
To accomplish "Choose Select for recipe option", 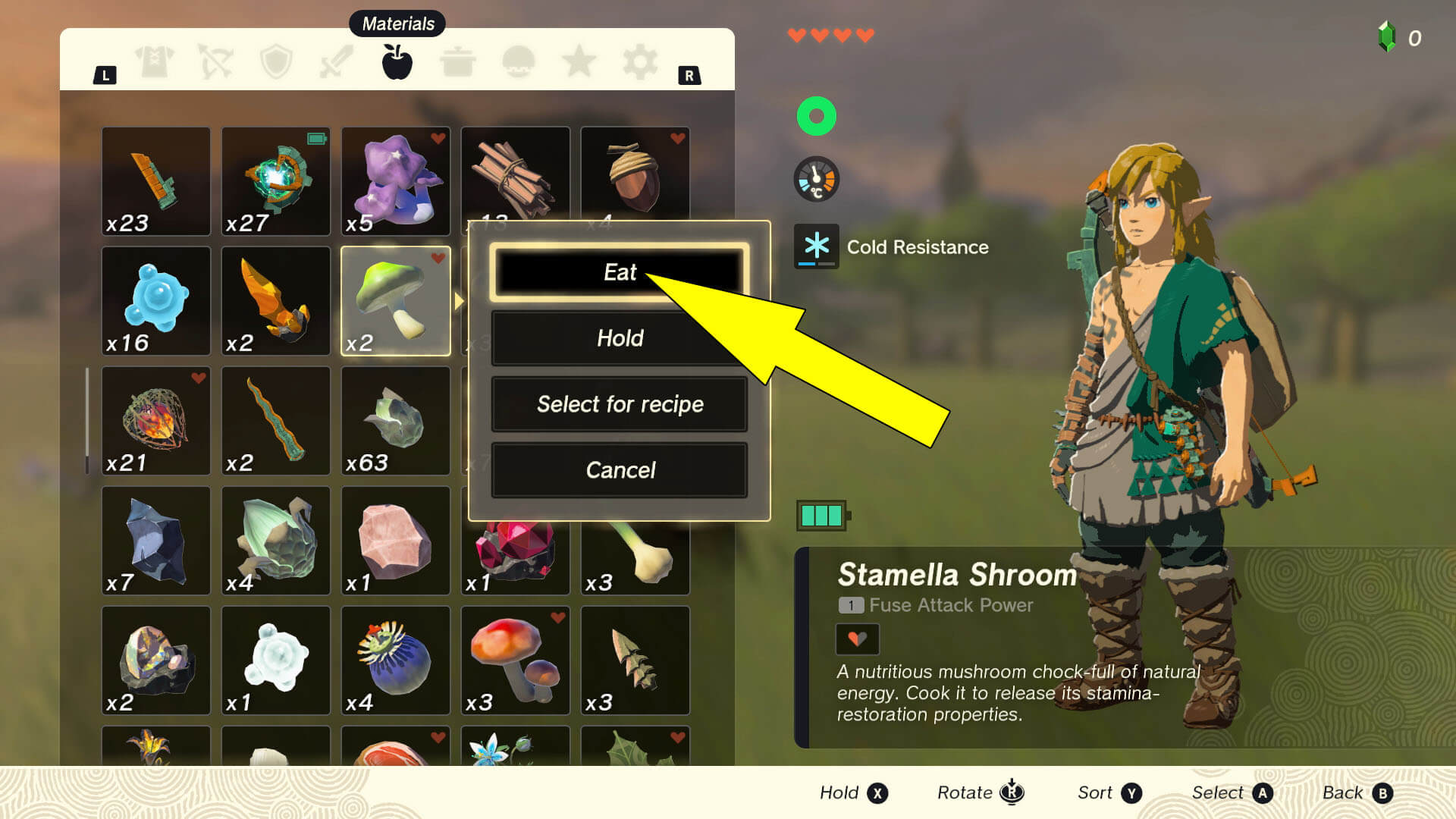I will (619, 404).
